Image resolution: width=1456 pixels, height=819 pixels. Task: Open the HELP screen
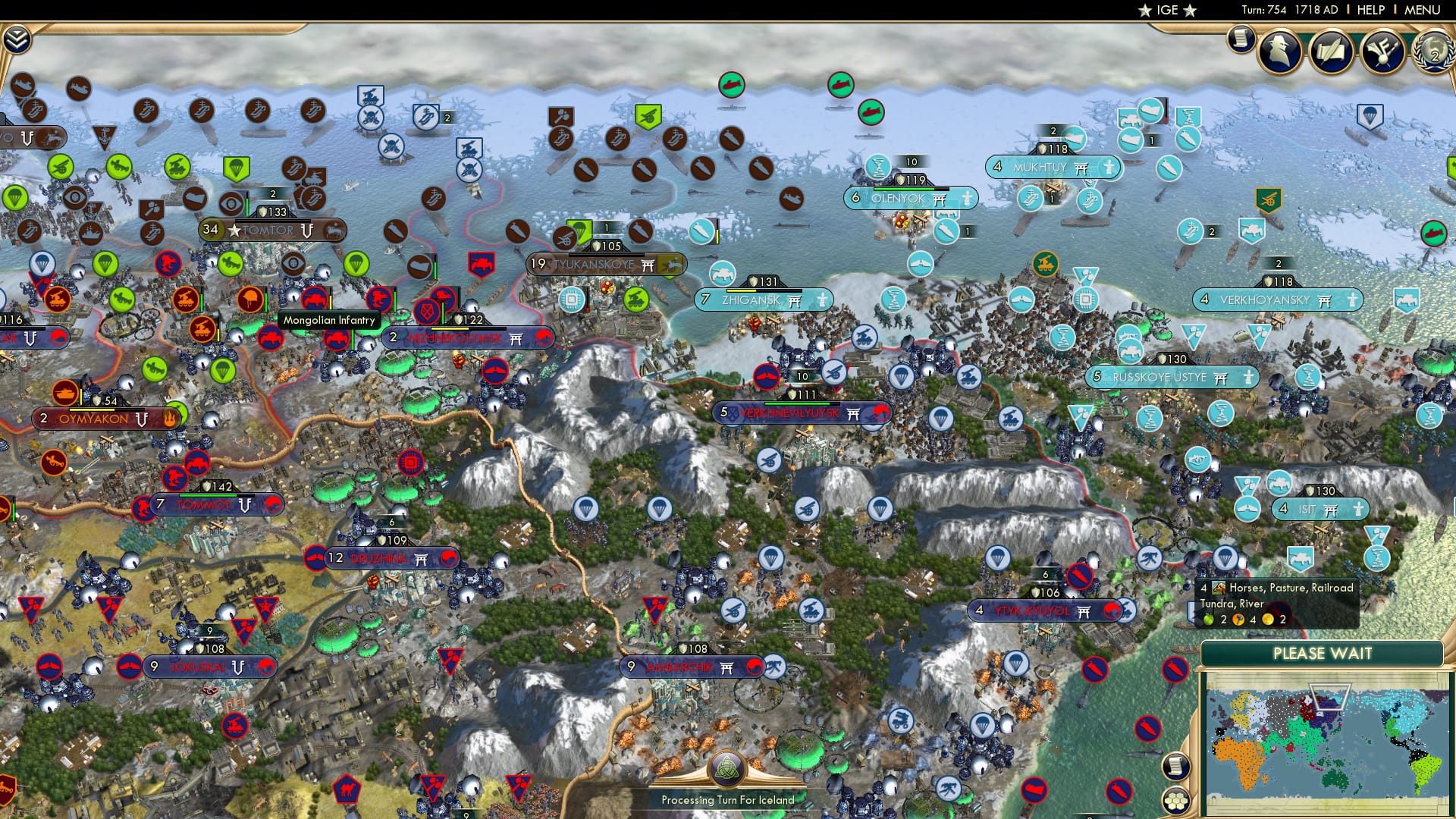[x=1370, y=10]
